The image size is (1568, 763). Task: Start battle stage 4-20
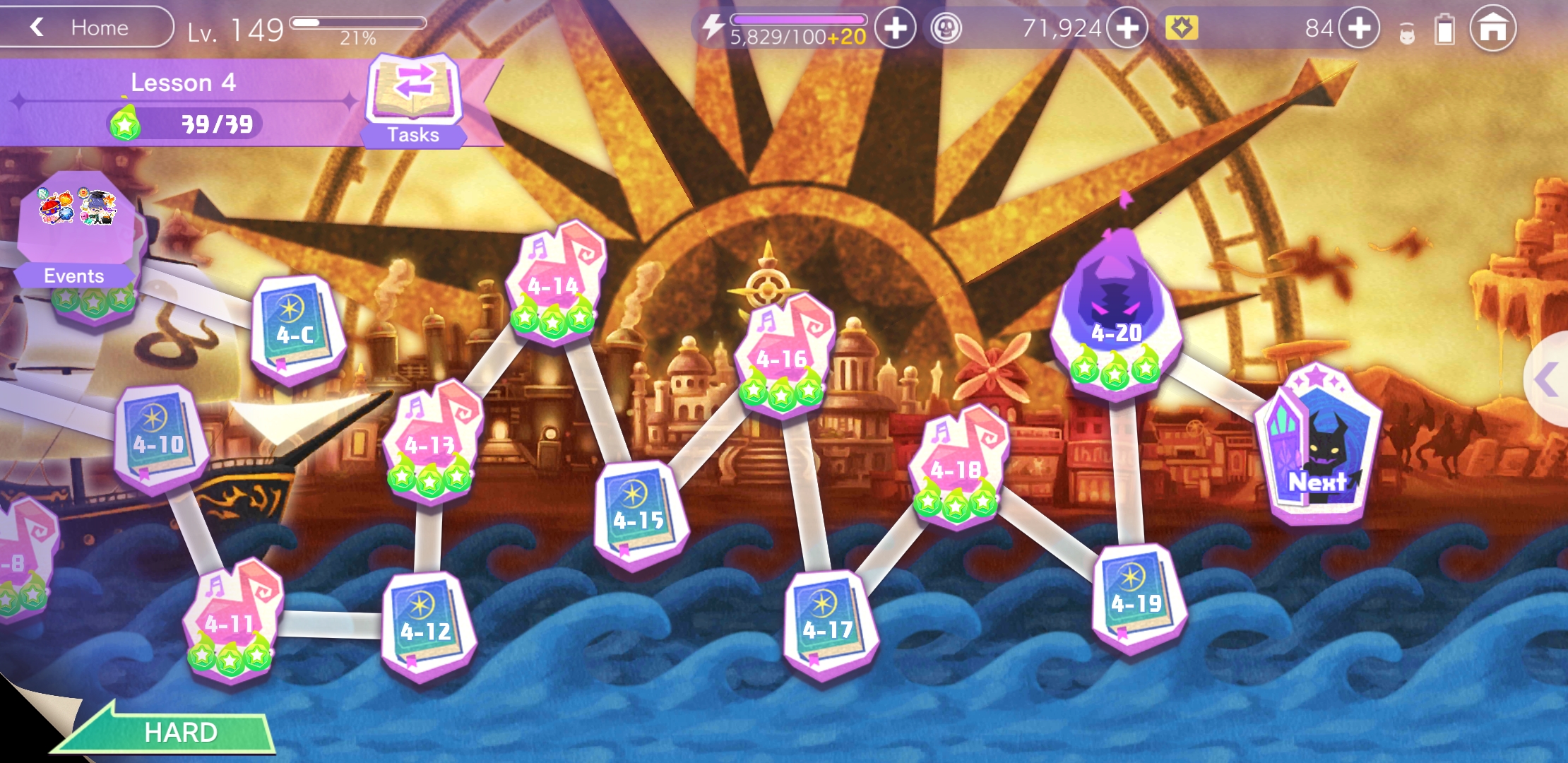(1116, 311)
